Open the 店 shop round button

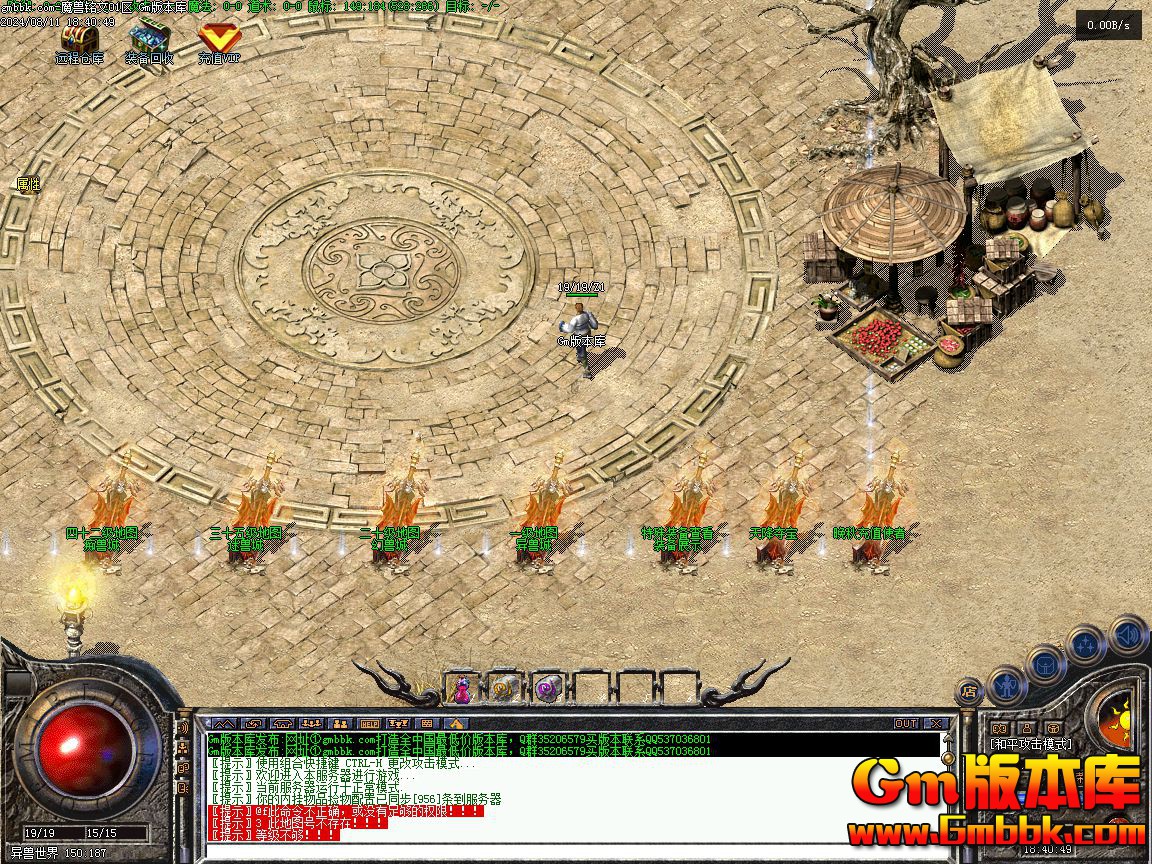click(968, 691)
